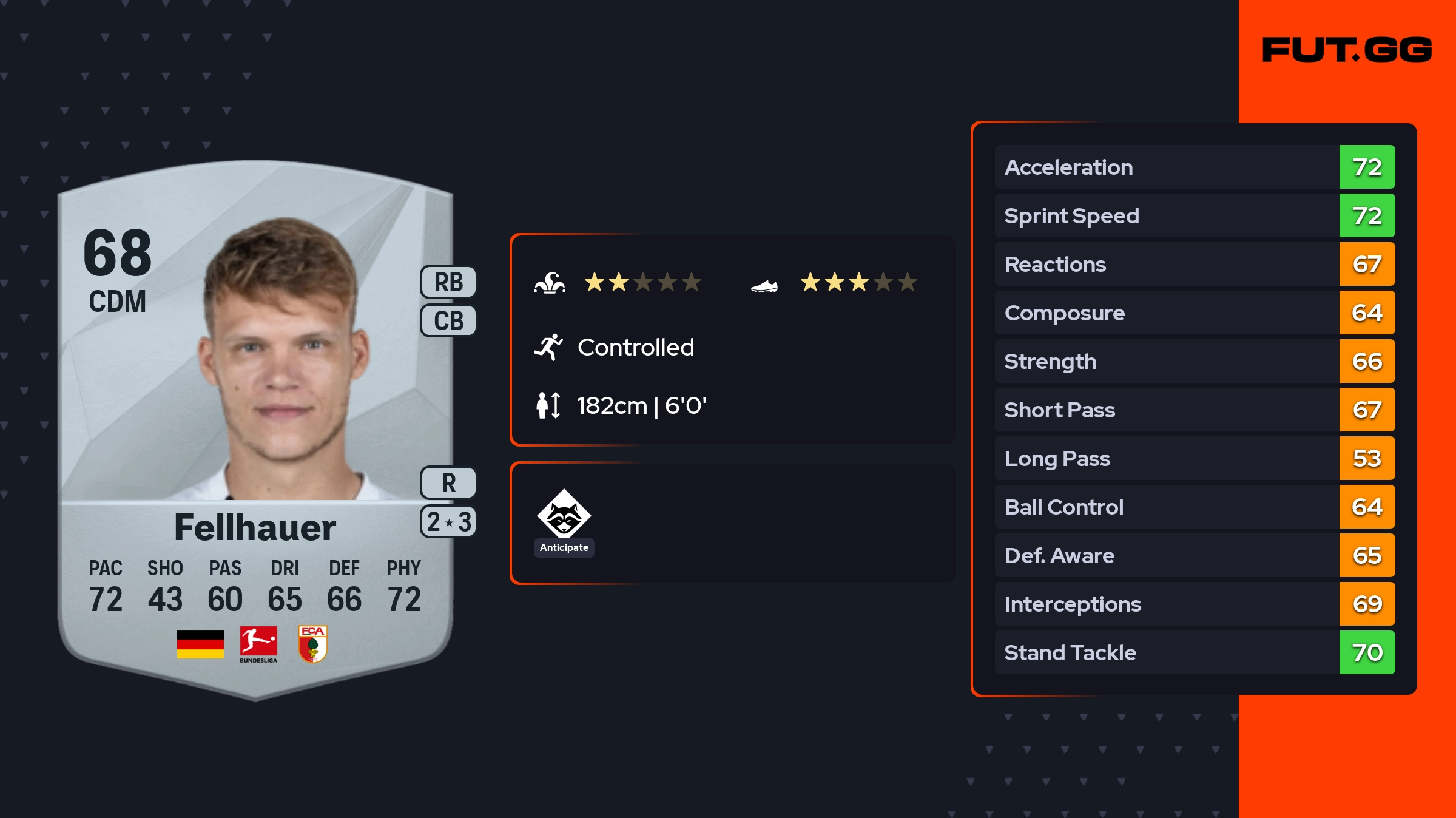Select the Fellhauer player card
1456x818 pixels.
255,425
